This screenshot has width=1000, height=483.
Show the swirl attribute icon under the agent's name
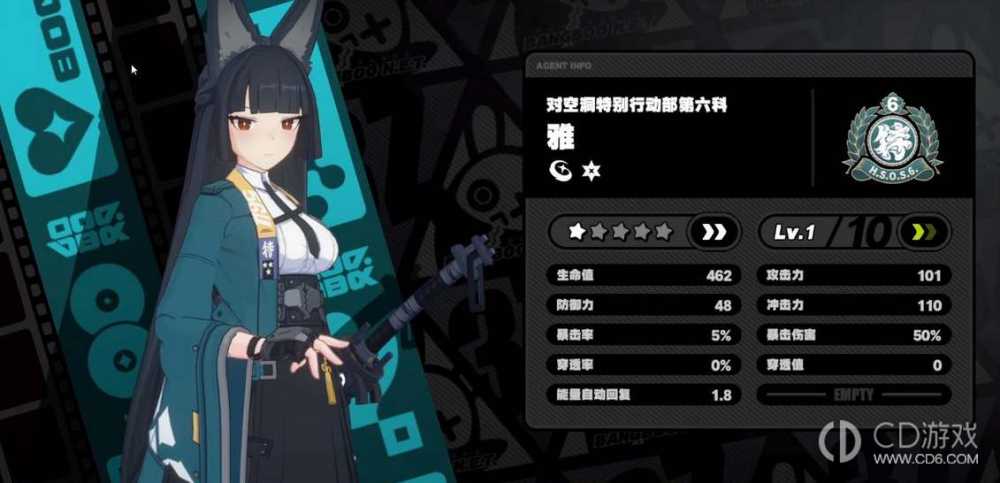[x=560, y=169]
